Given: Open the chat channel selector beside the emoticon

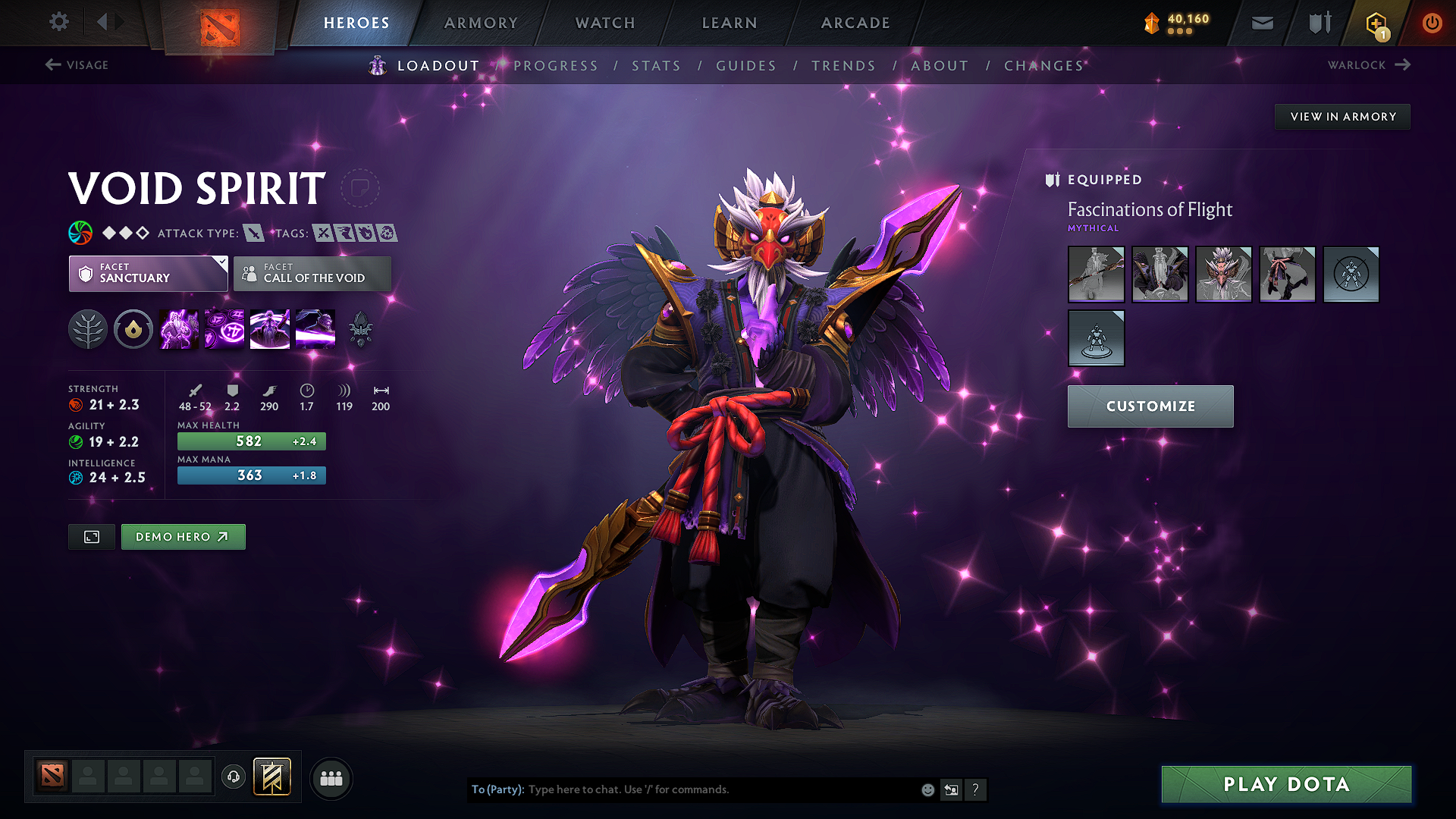Looking at the screenshot, I should (x=951, y=789).
